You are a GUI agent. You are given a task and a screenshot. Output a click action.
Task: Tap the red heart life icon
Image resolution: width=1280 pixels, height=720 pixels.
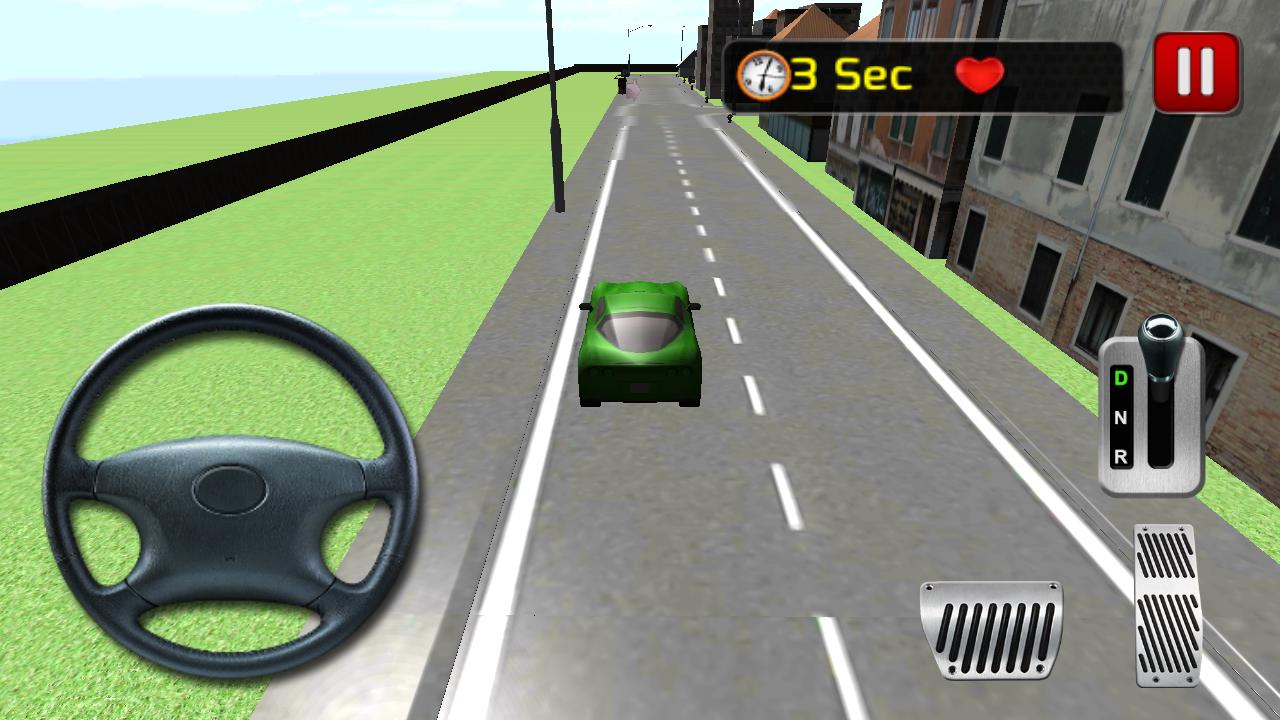[x=979, y=74]
